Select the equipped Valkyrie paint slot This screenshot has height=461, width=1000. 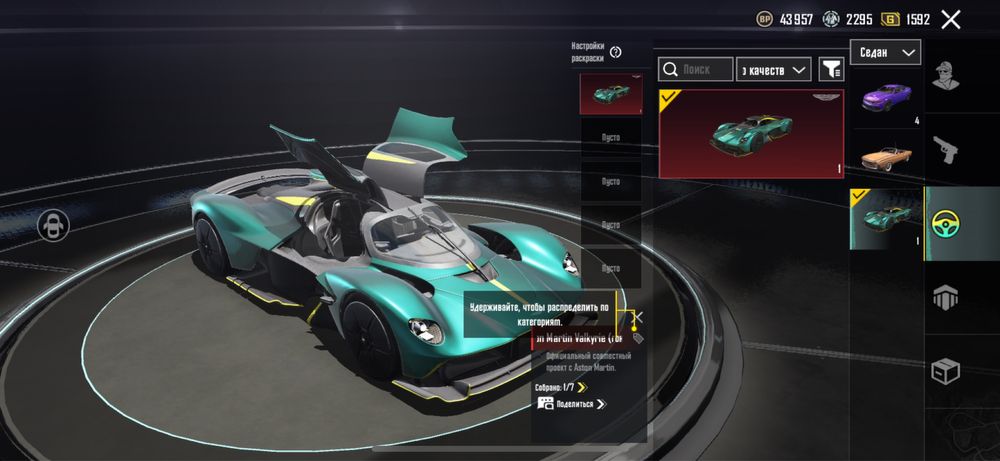[x=610, y=94]
